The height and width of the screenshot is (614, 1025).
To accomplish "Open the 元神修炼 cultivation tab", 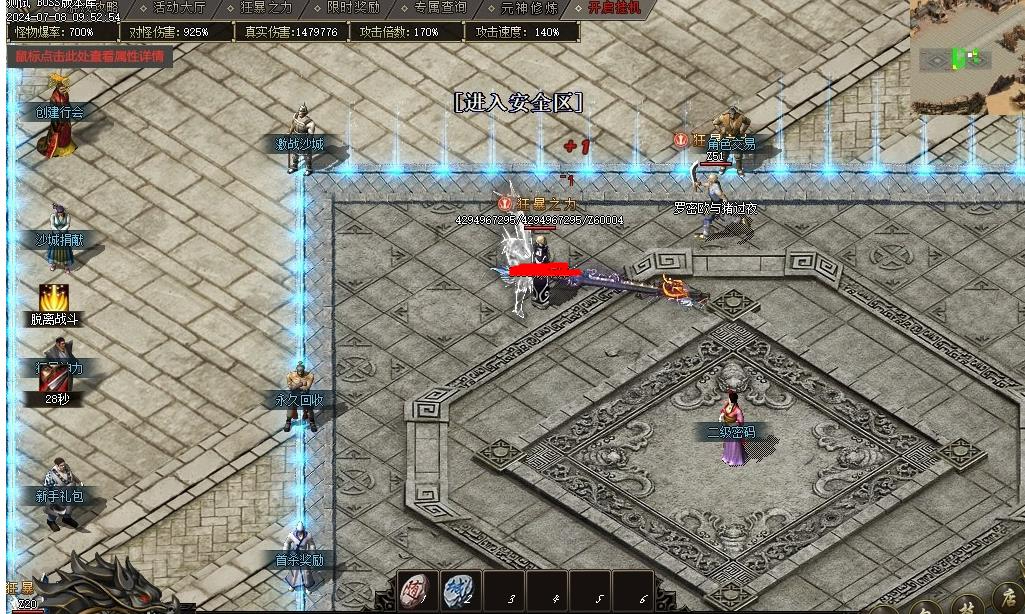I will (x=529, y=8).
